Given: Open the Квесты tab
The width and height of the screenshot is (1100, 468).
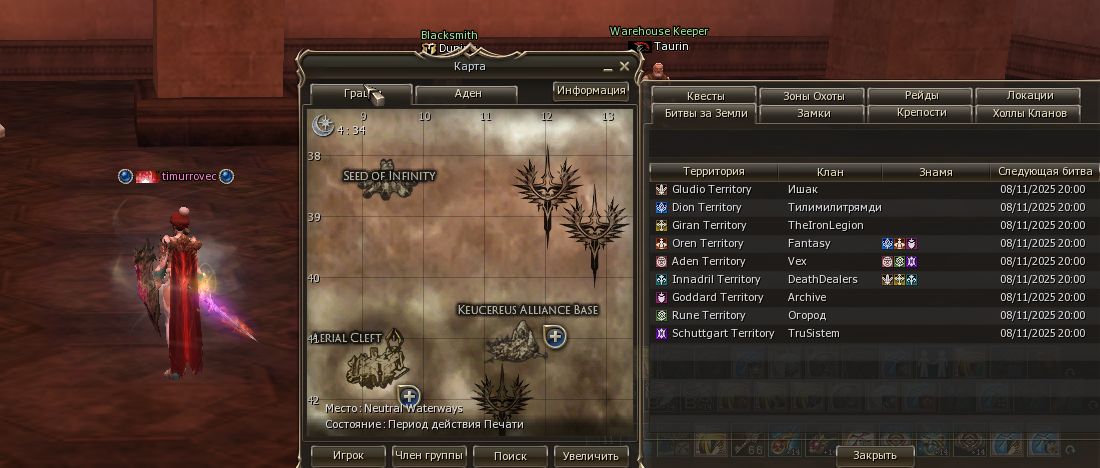Looking at the screenshot, I should (705, 96).
